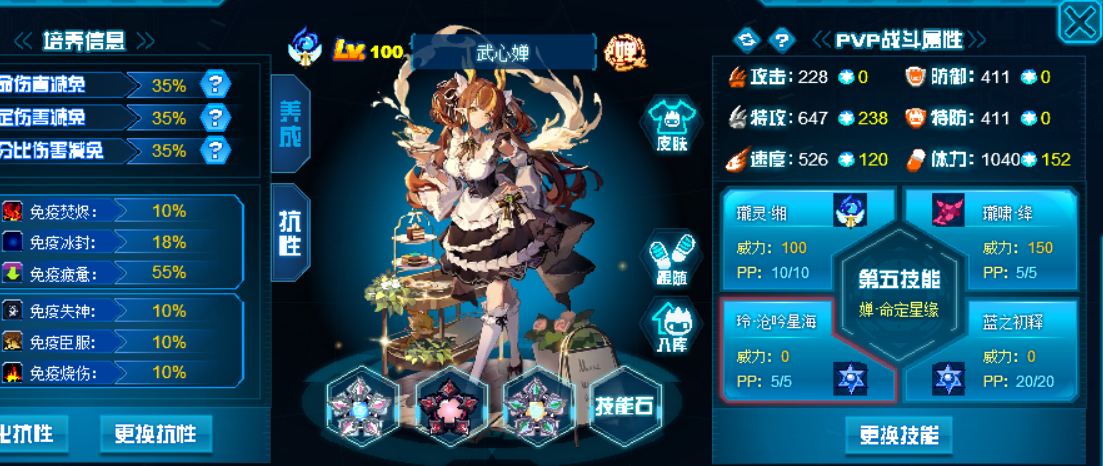Switch to the 养成 tab
Image resolution: width=1103 pixels, height=466 pixels.
tap(290, 126)
